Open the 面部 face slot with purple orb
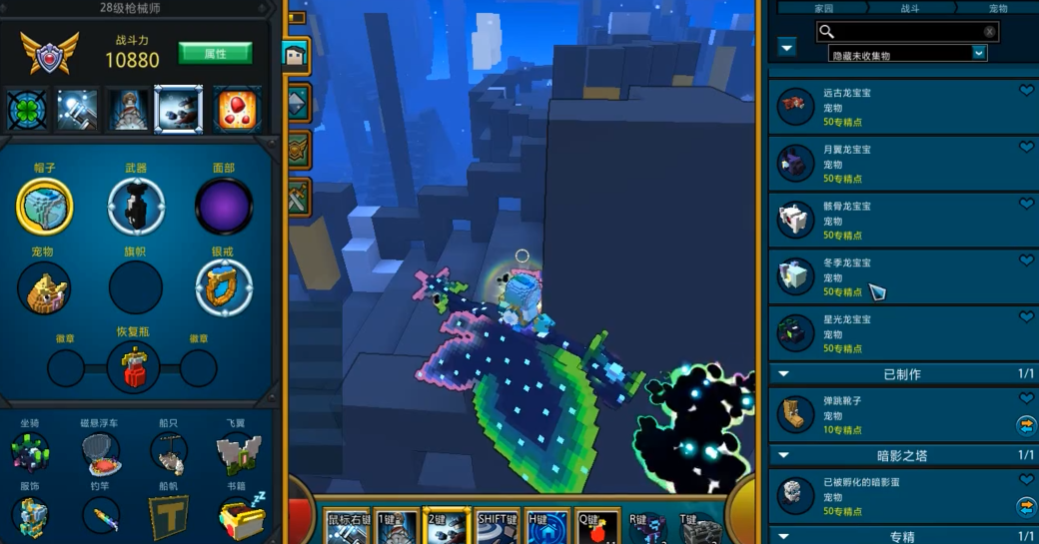This screenshot has width=1039, height=544. 224,206
